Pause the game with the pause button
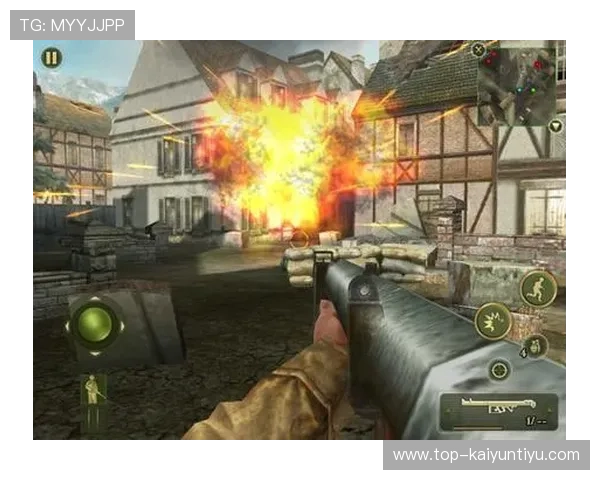Viewport: 600px width, 480px height. coord(50,58)
